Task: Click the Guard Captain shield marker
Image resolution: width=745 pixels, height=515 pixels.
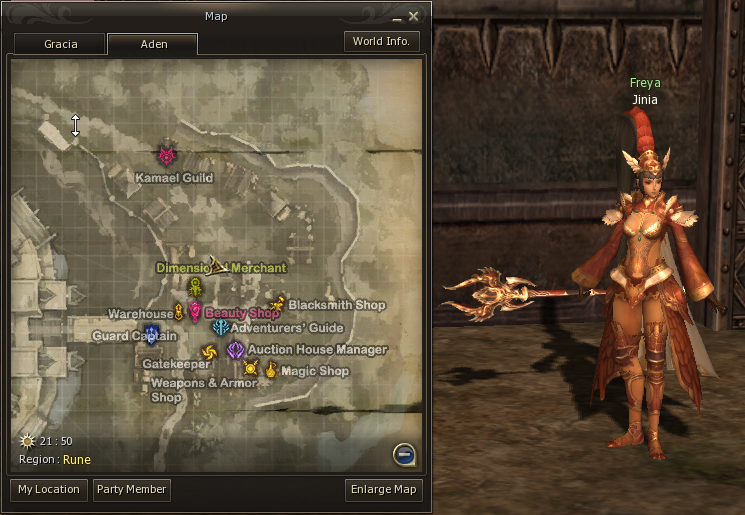Action: point(151,333)
